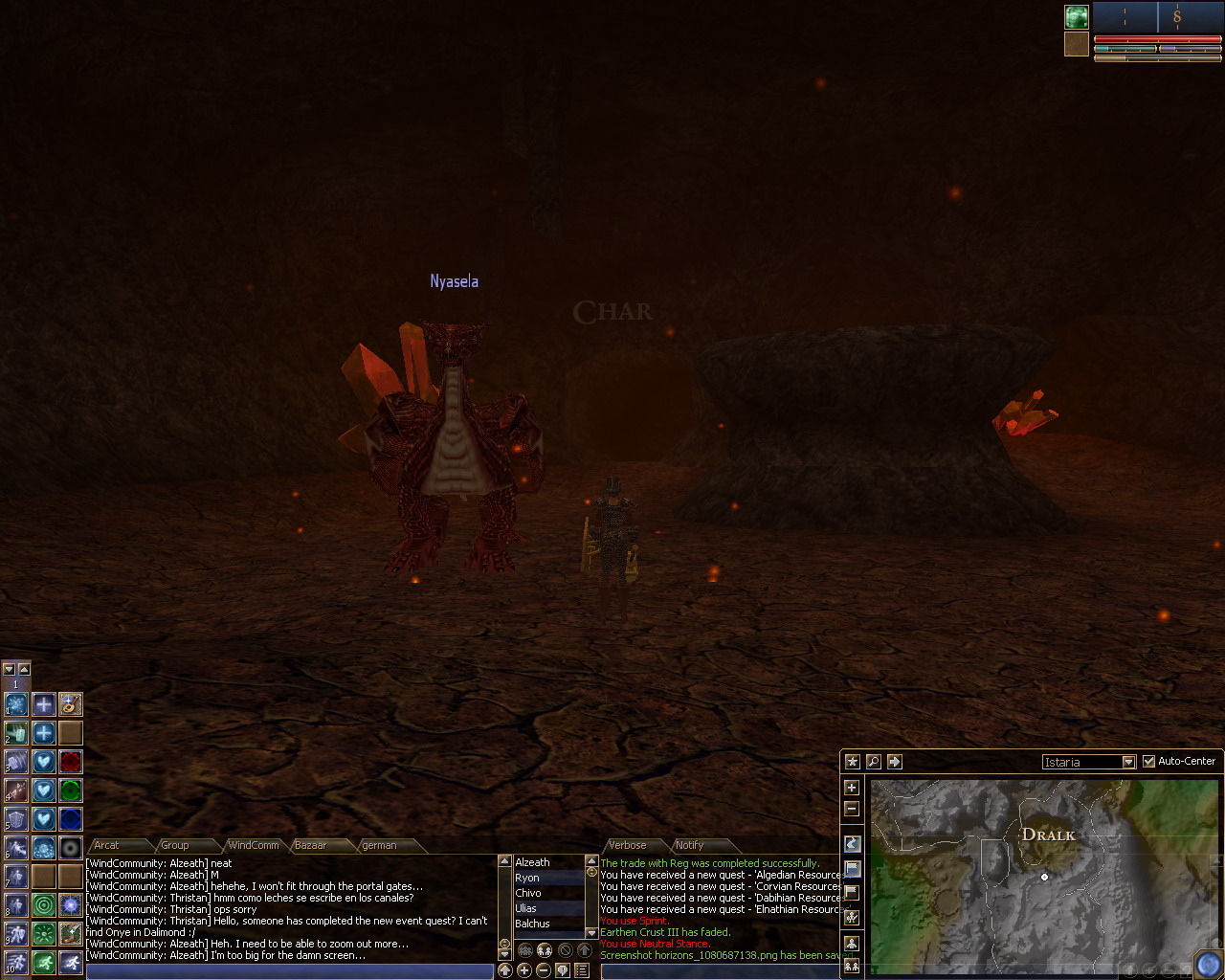
Task: Show the Verbose message tab
Action: point(628,845)
